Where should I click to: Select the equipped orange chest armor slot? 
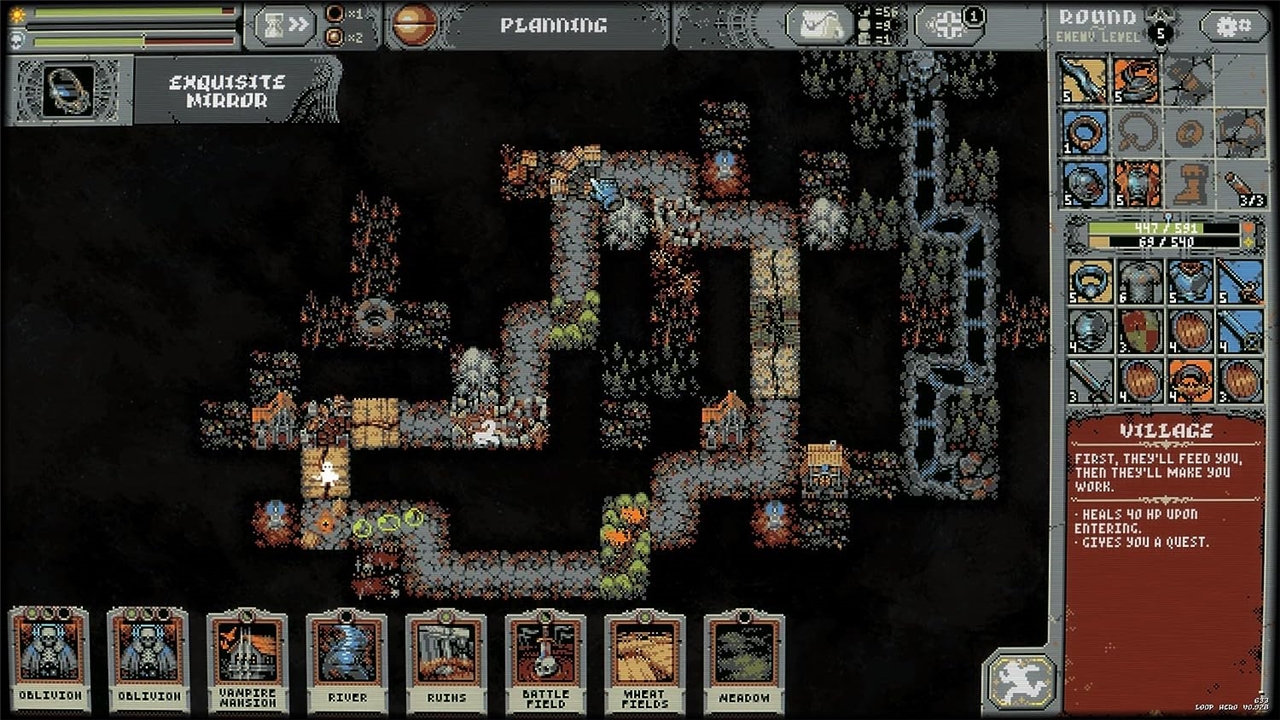[1138, 183]
